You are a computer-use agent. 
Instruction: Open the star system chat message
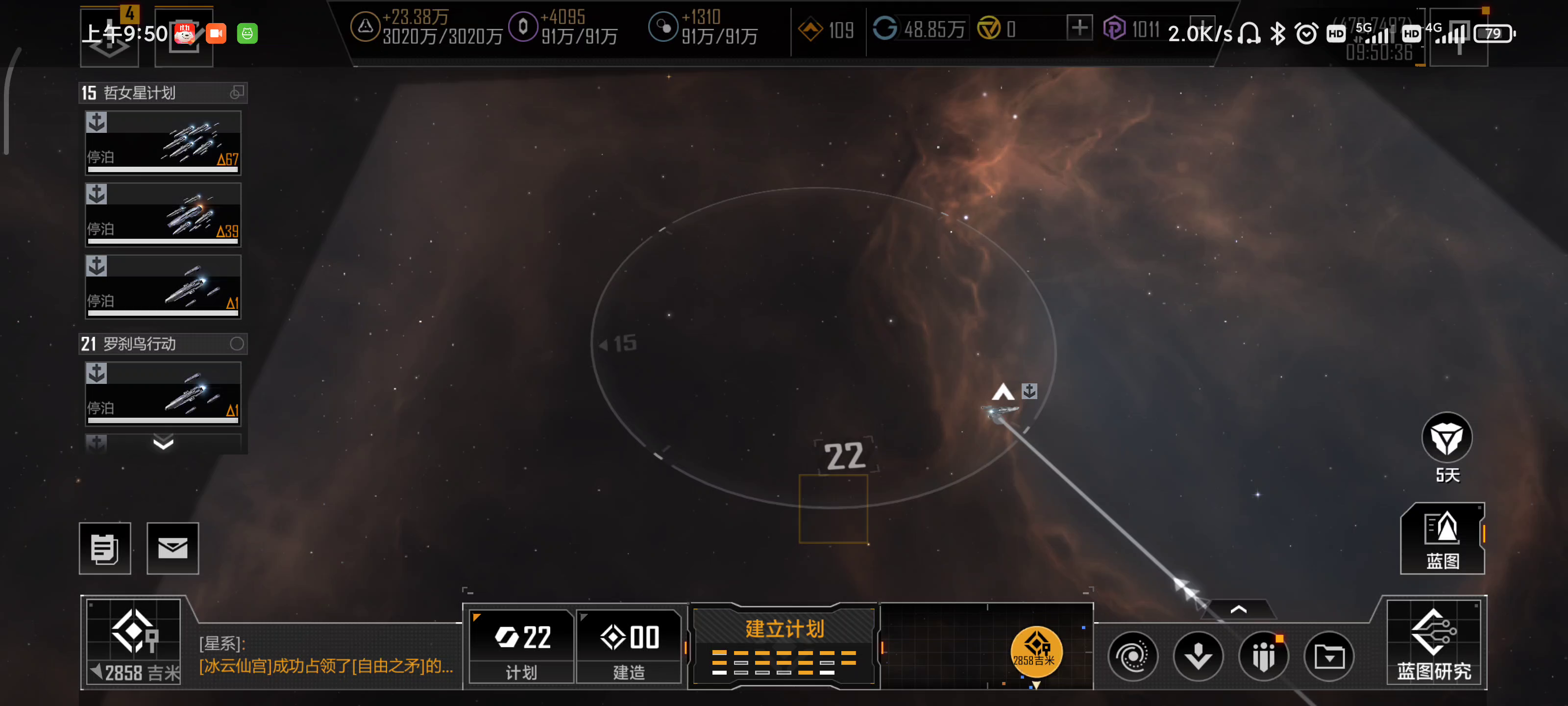326,656
